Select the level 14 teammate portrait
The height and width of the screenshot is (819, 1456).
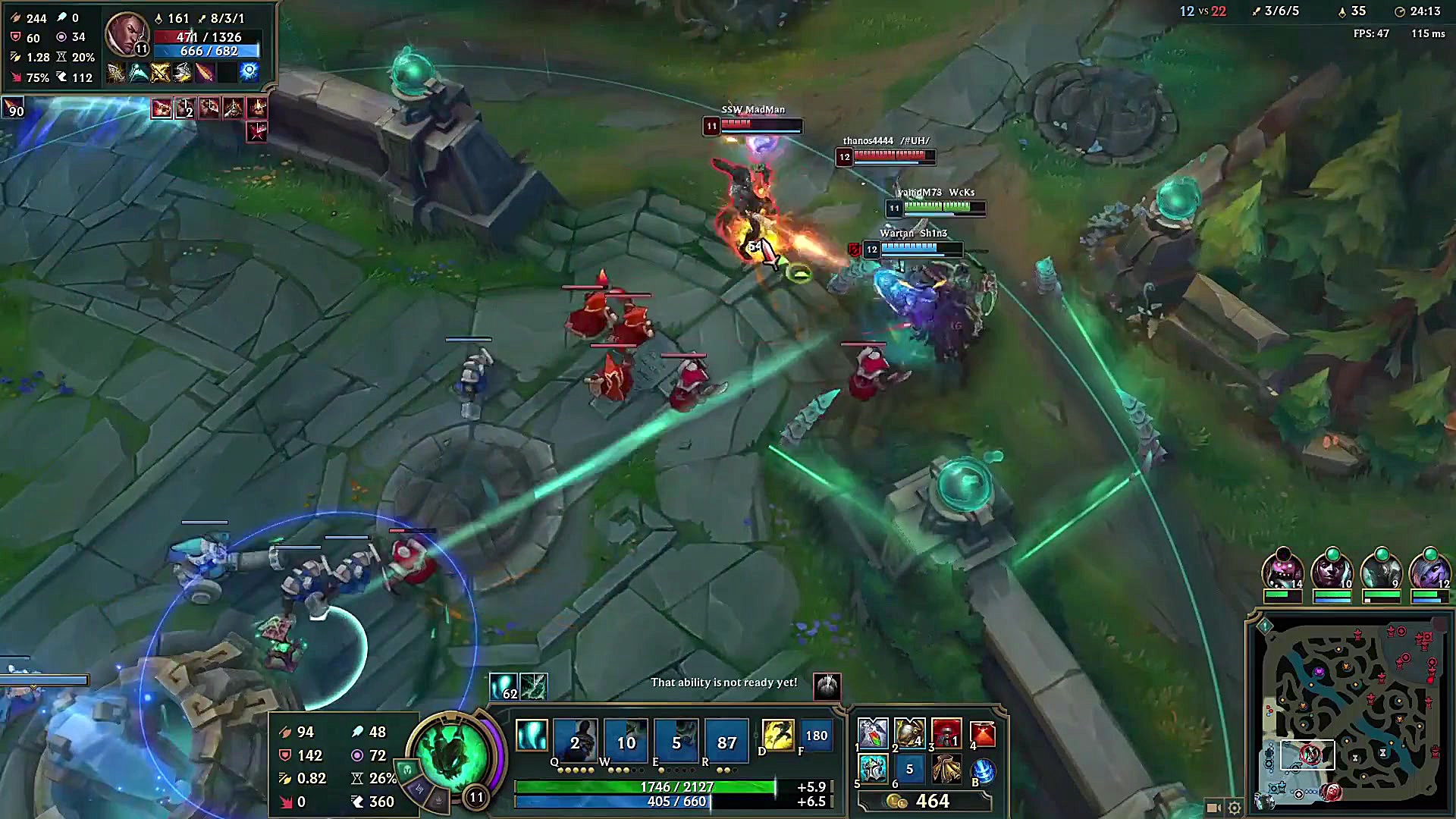click(x=1282, y=570)
